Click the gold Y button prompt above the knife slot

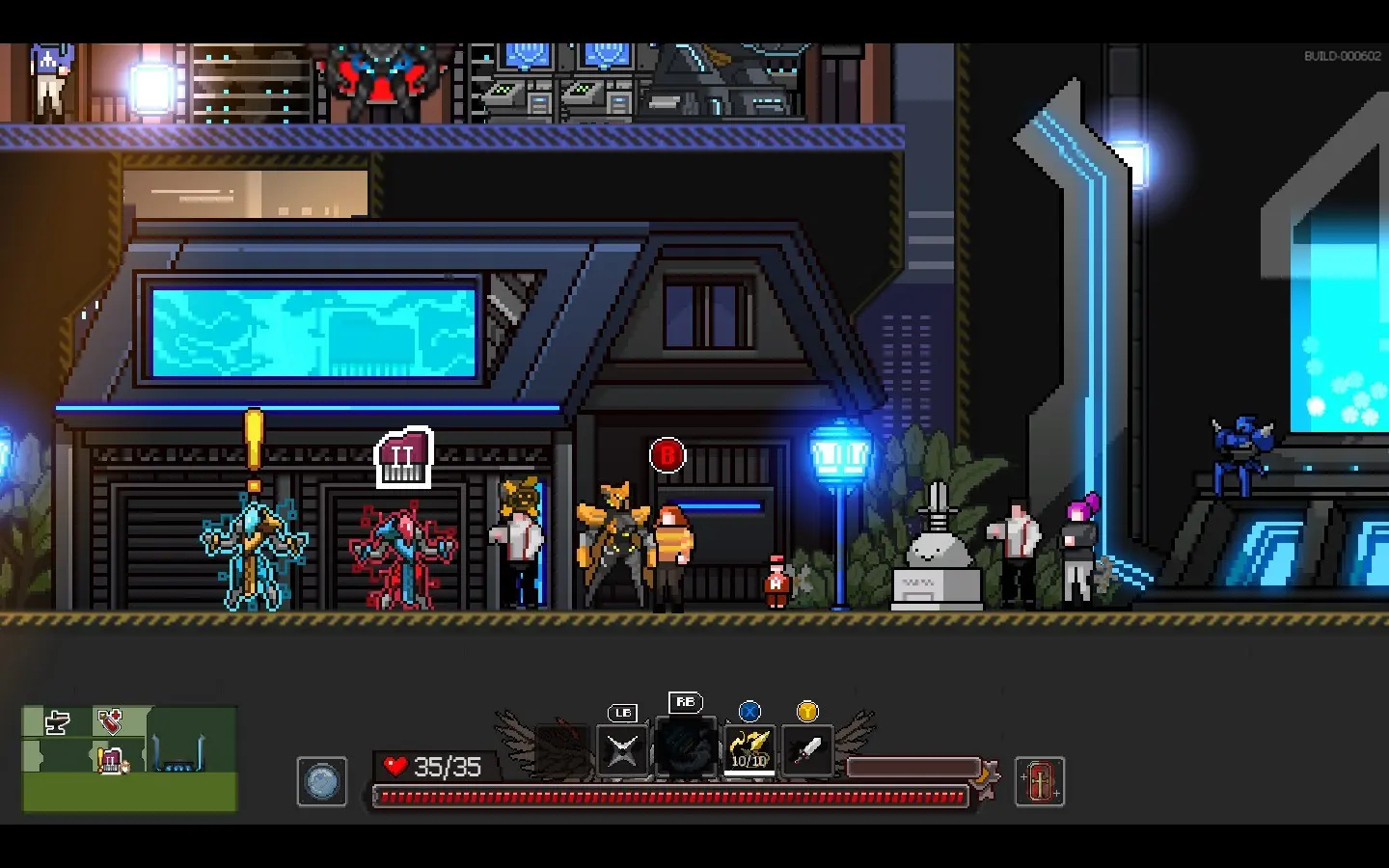[807, 712]
